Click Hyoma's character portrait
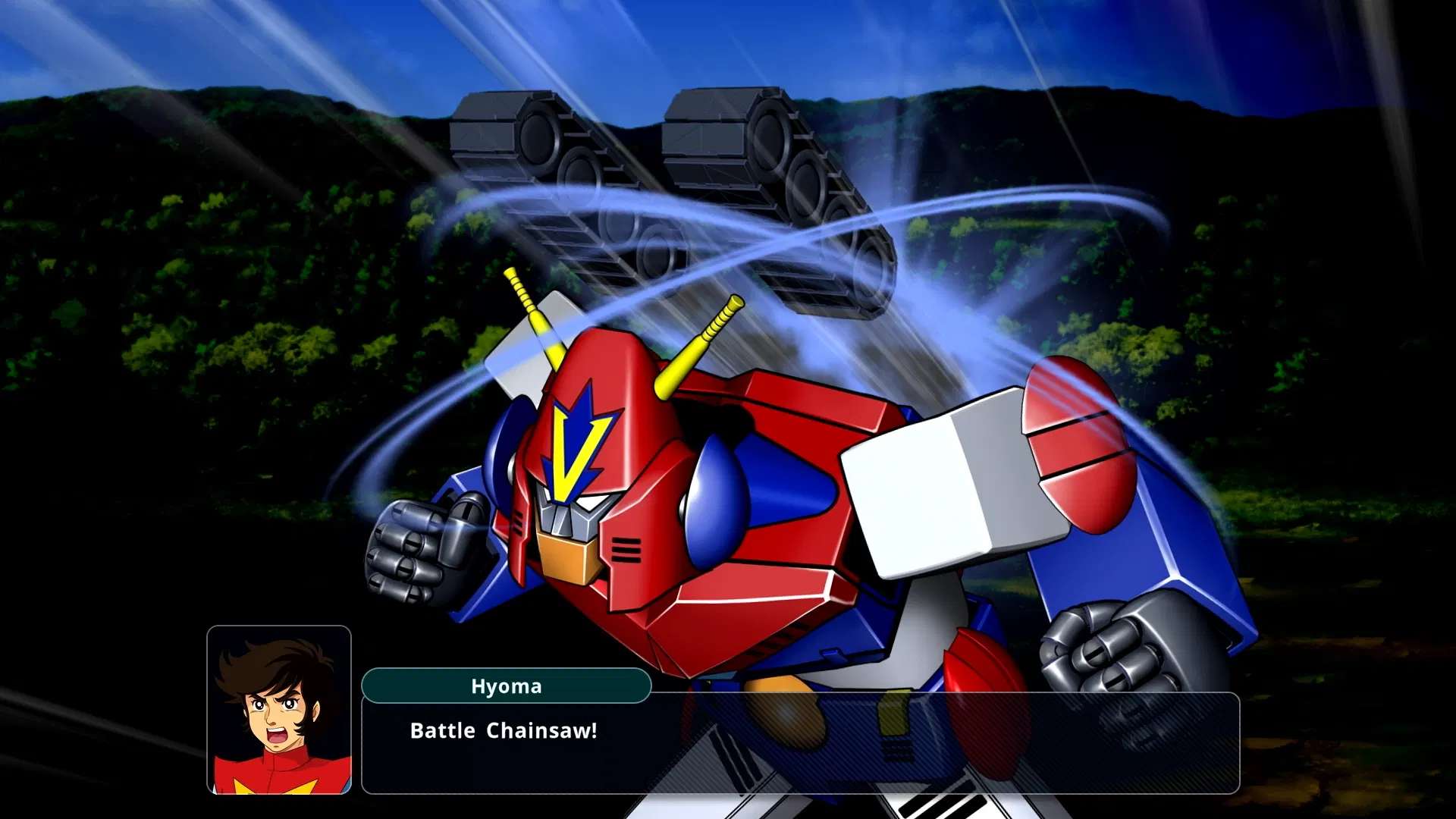 (281, 705)
